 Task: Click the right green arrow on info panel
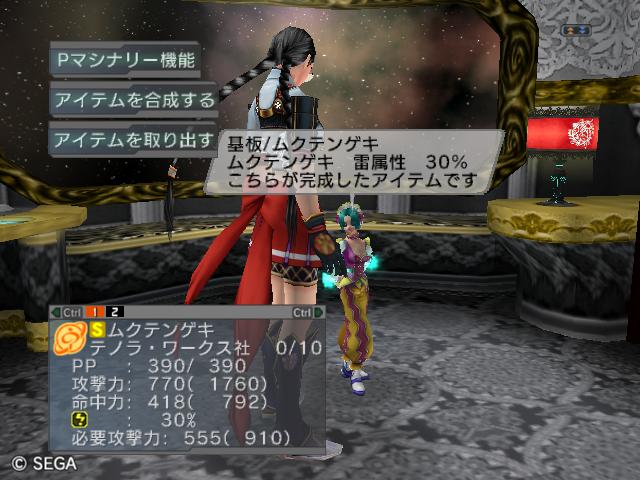320,312
